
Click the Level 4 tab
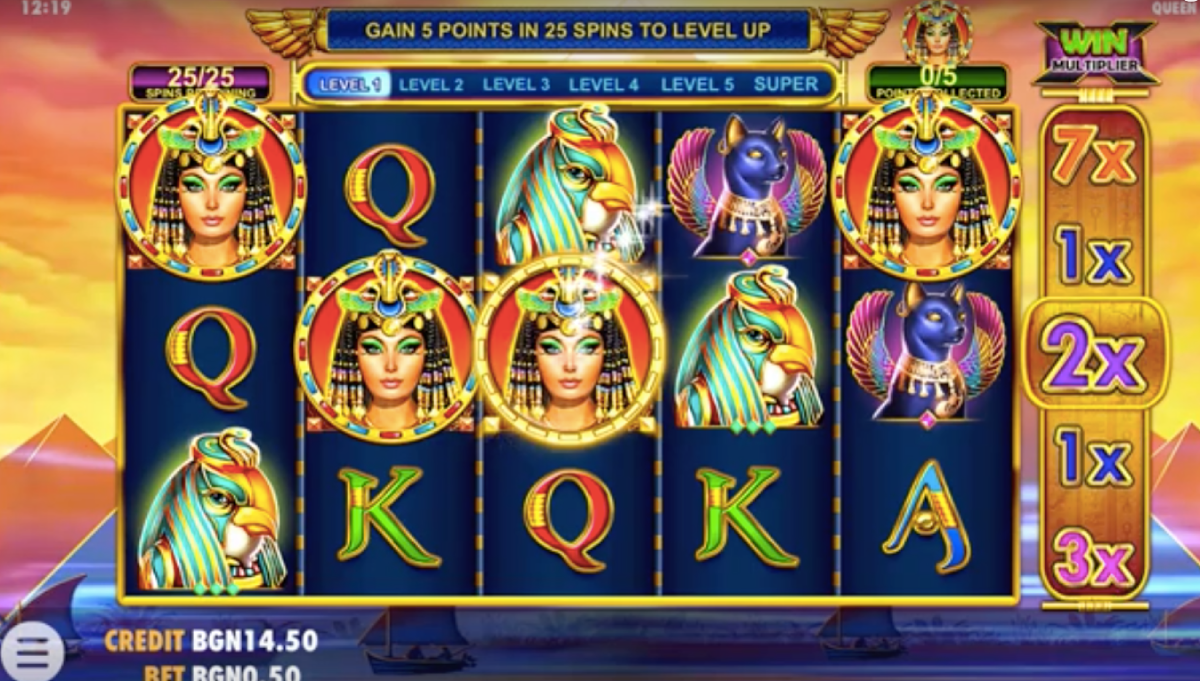click(x=603, y=85)
